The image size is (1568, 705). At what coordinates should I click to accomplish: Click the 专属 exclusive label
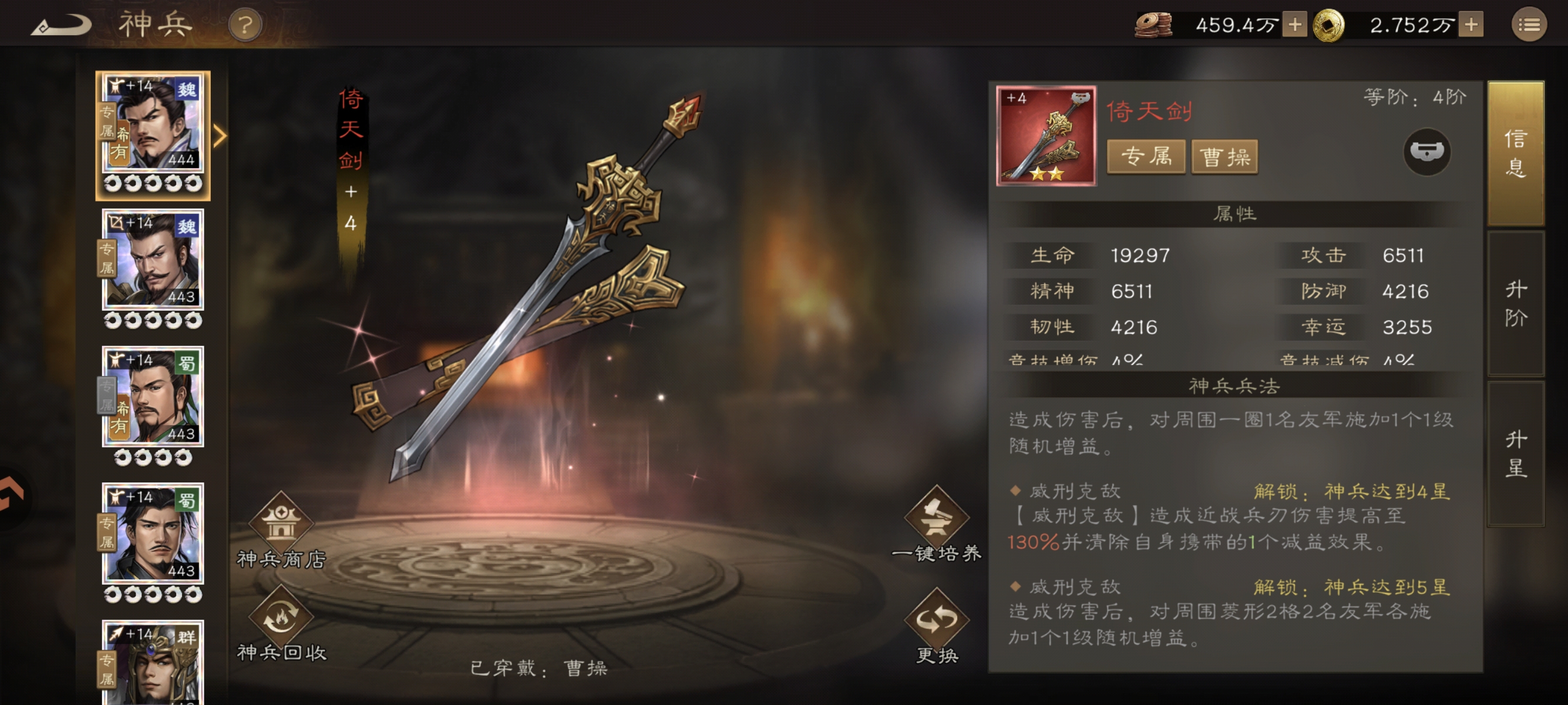[1146, 157]
